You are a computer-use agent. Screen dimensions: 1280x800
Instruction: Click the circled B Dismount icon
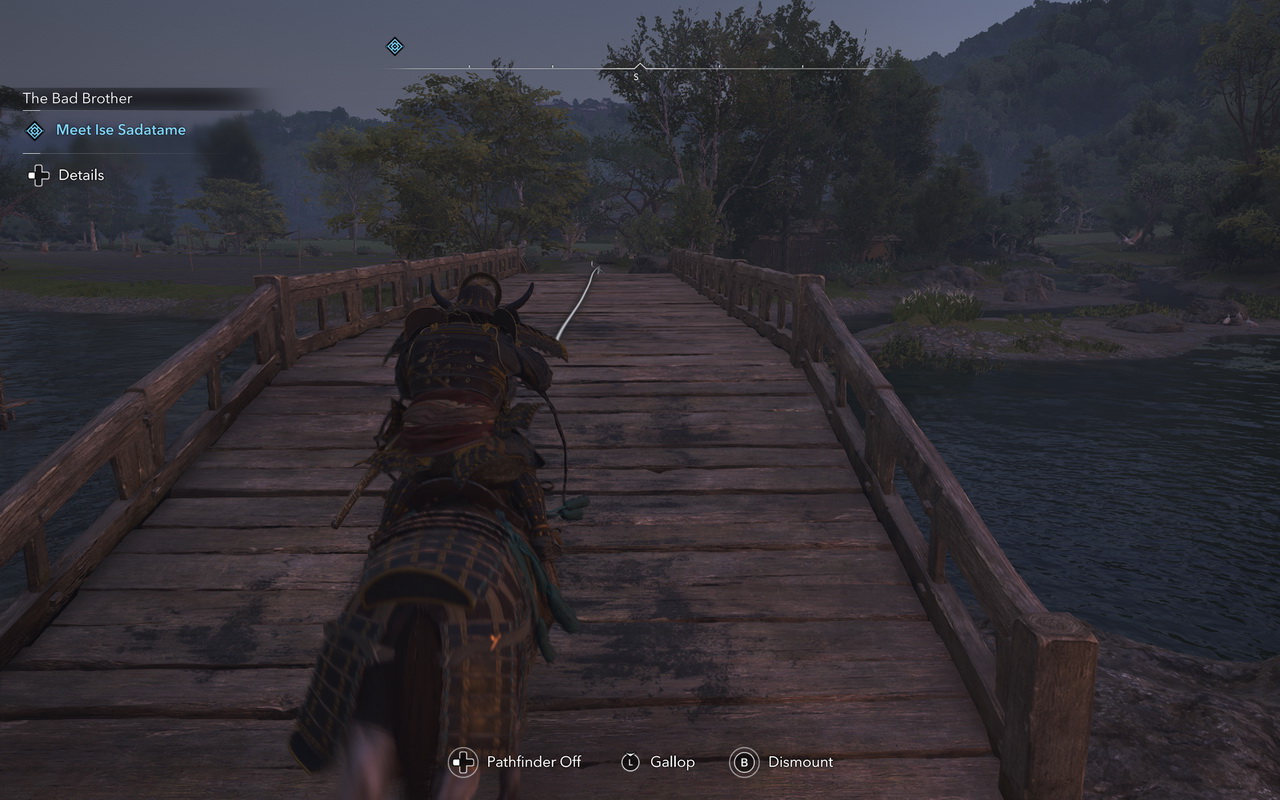pos(744,762)
